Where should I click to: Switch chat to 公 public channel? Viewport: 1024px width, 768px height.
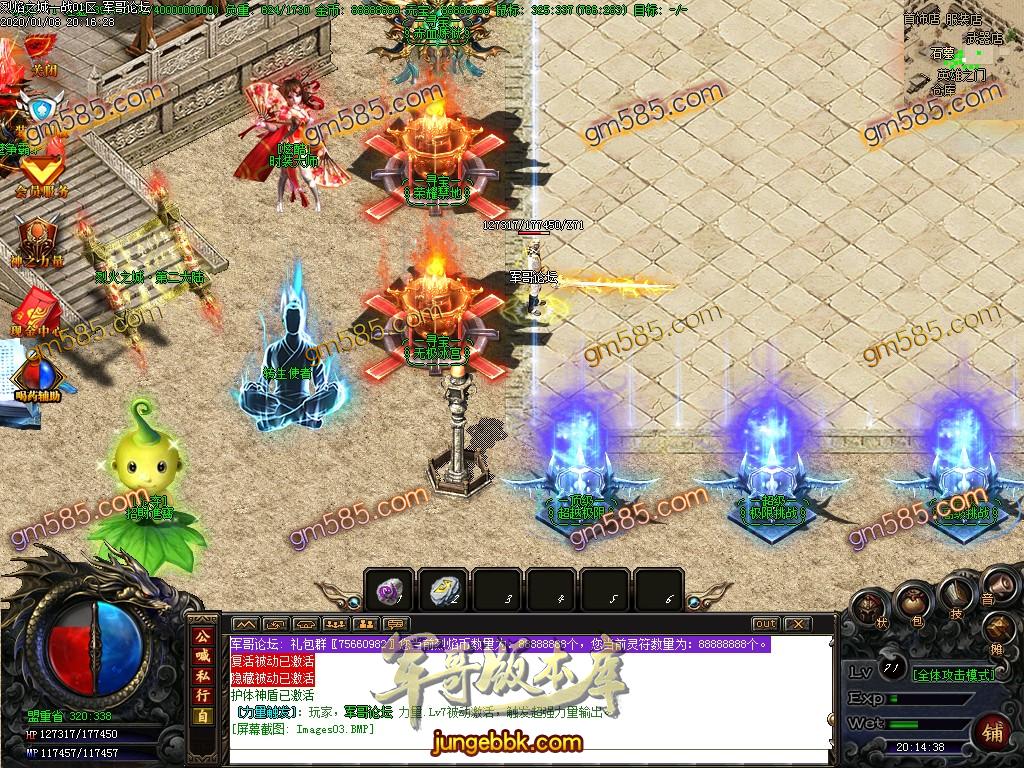[x=203, y=637]
